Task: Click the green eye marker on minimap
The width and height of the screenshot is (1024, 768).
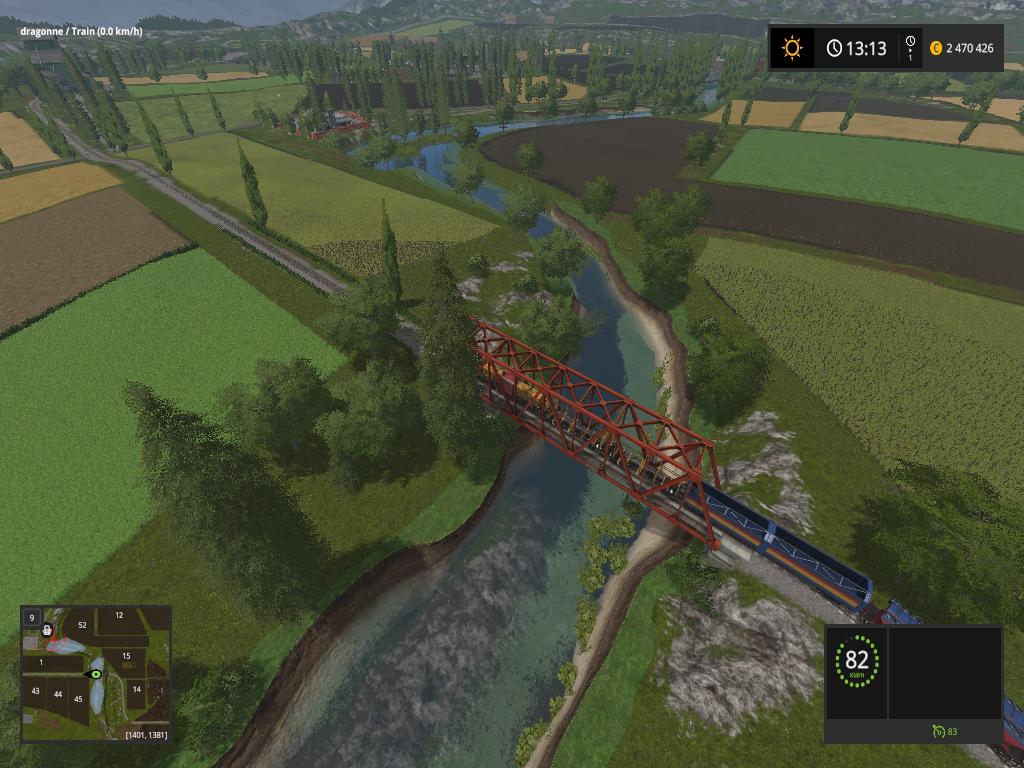Action: (96, 674)
